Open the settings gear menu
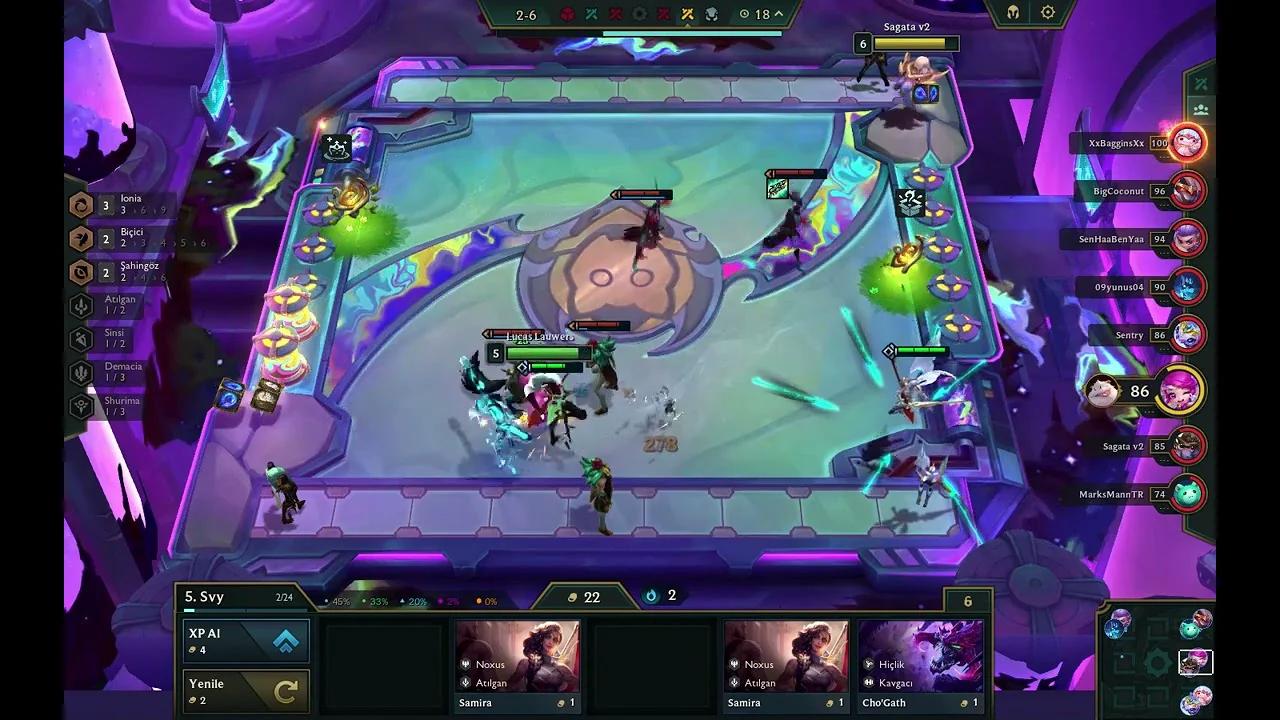The height and width of the screenshot is (720, 1280). [1046, 12]
